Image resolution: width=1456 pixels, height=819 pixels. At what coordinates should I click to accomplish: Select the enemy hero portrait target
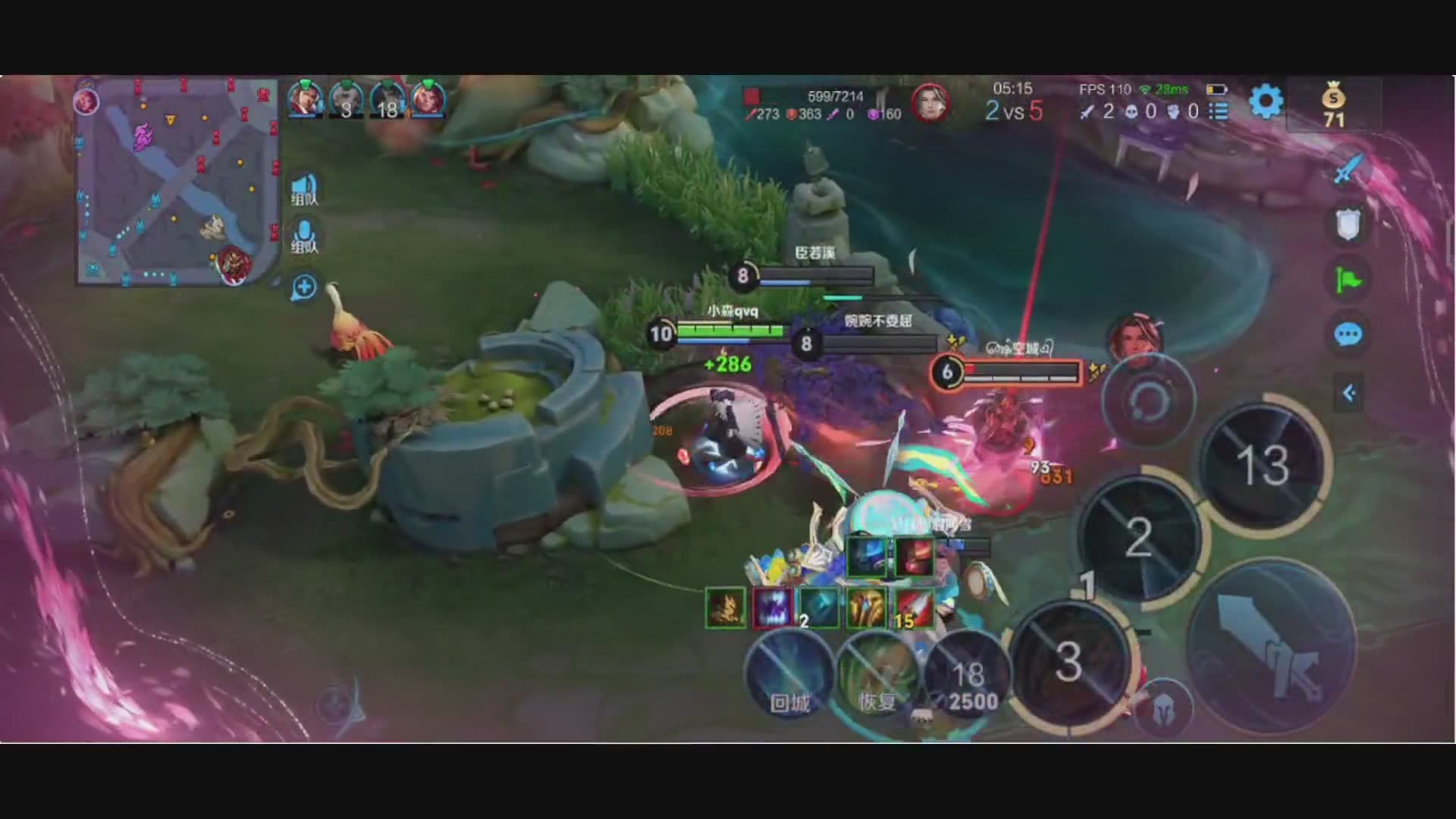pyautogui.click(x=1135, y=337)
